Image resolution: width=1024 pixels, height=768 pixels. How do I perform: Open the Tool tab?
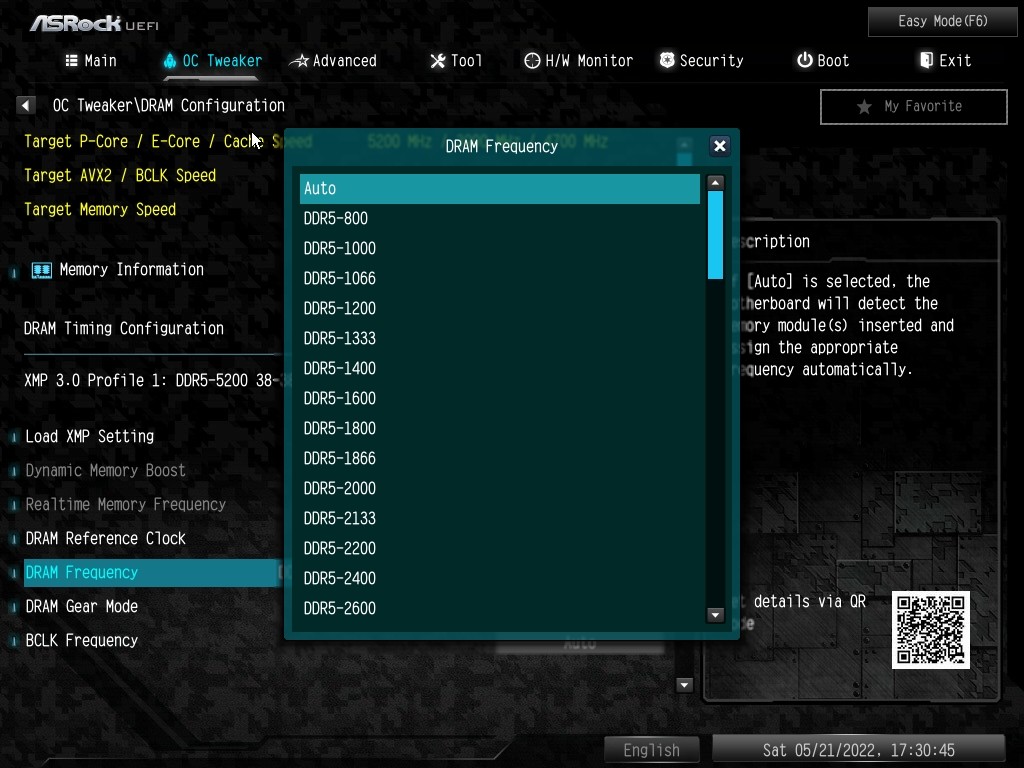point(456,61)
